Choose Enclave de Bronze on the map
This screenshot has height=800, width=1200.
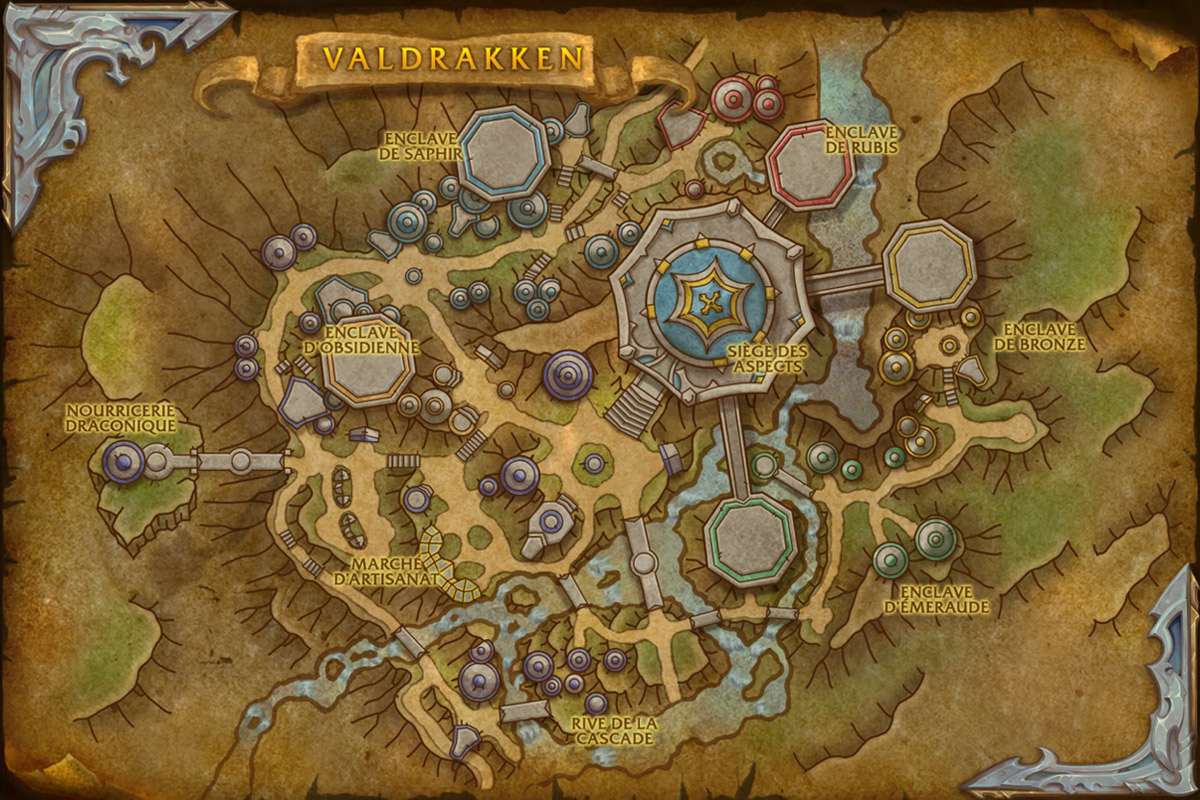[x=1044, y=336]
